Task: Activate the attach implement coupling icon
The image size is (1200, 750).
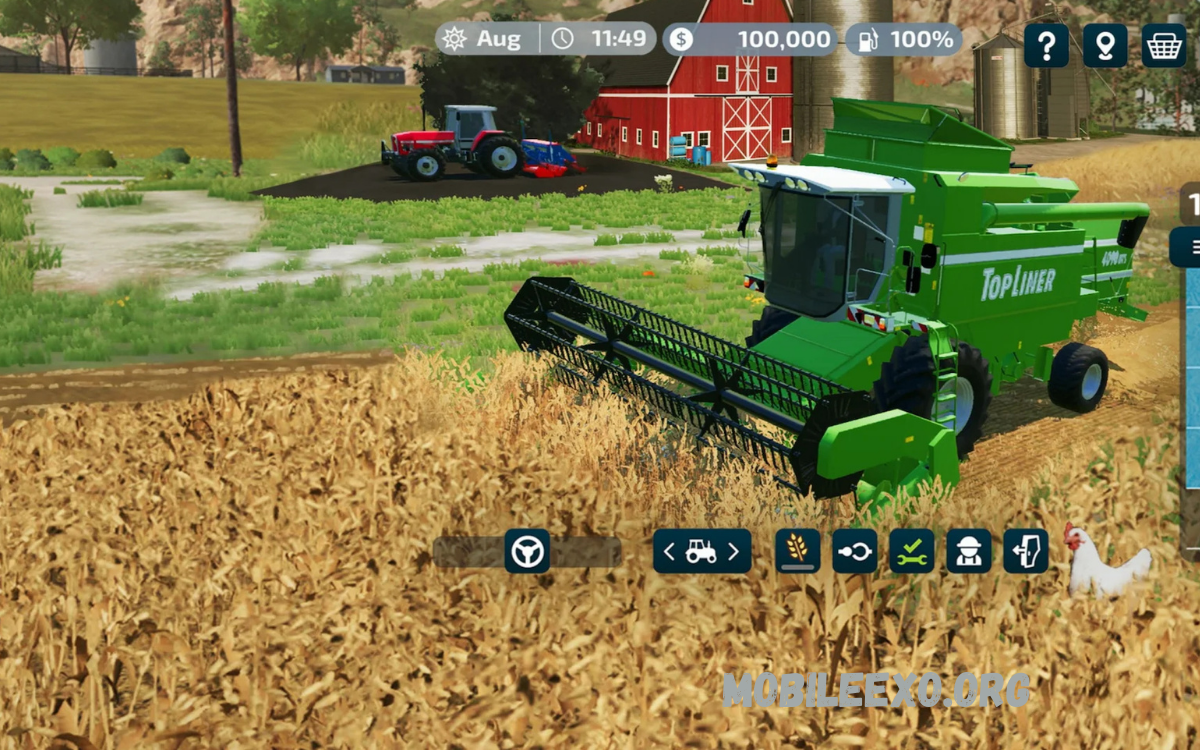Action: point(854,551)
